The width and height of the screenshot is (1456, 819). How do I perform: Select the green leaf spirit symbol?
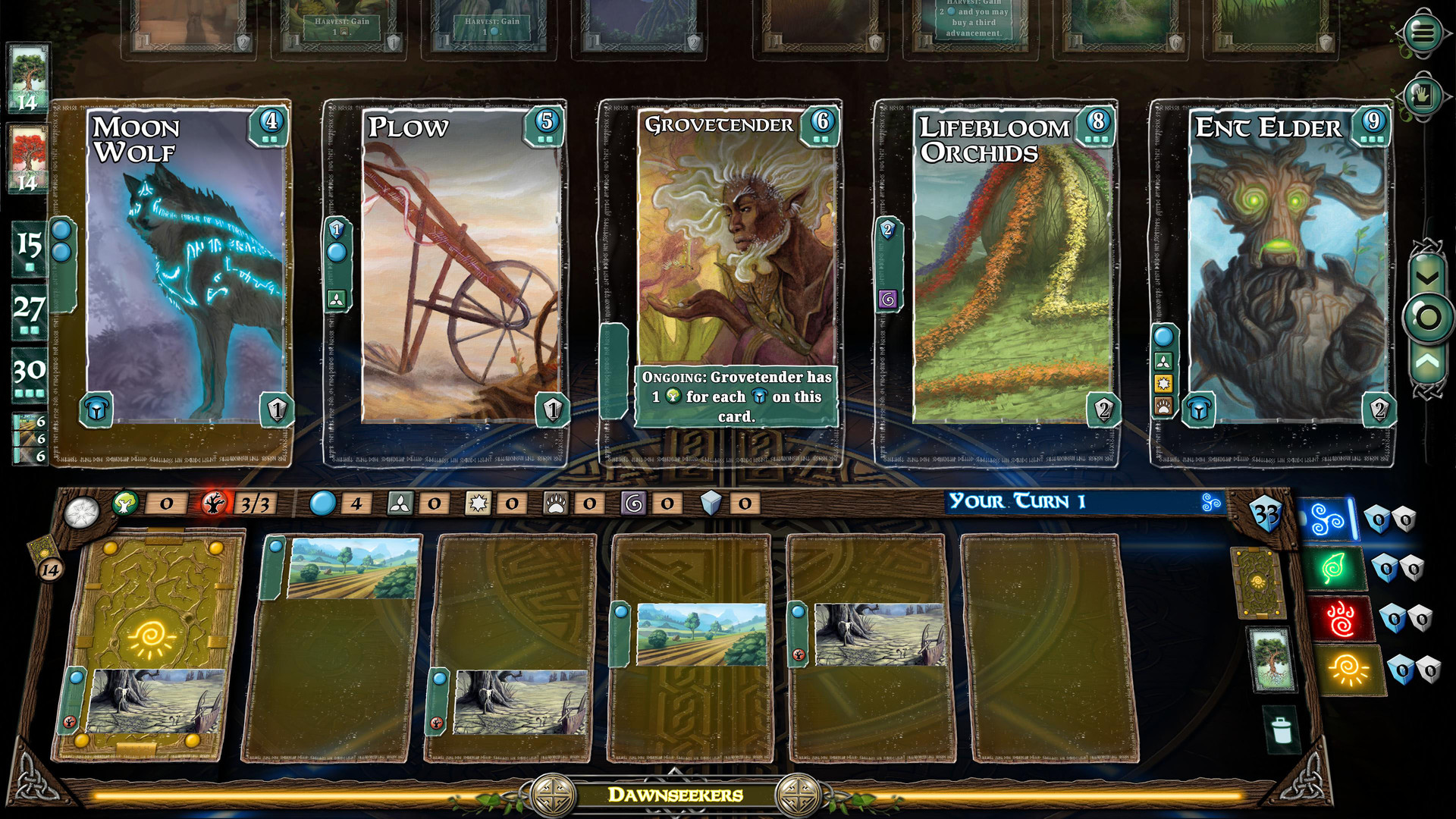1334,568
